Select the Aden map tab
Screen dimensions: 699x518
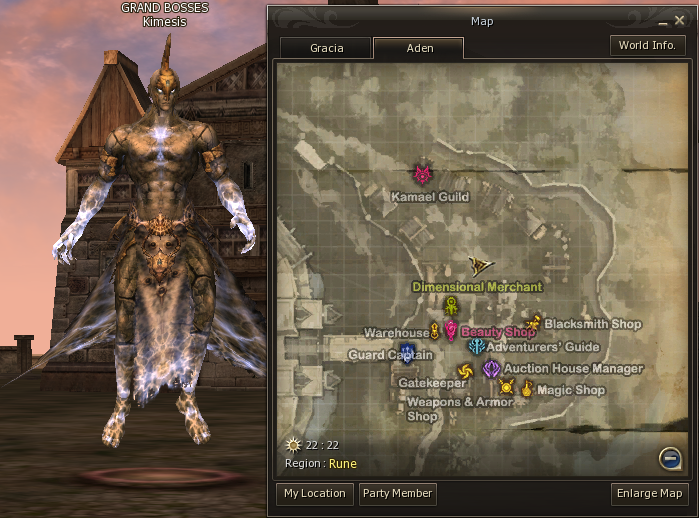(418, 48)
